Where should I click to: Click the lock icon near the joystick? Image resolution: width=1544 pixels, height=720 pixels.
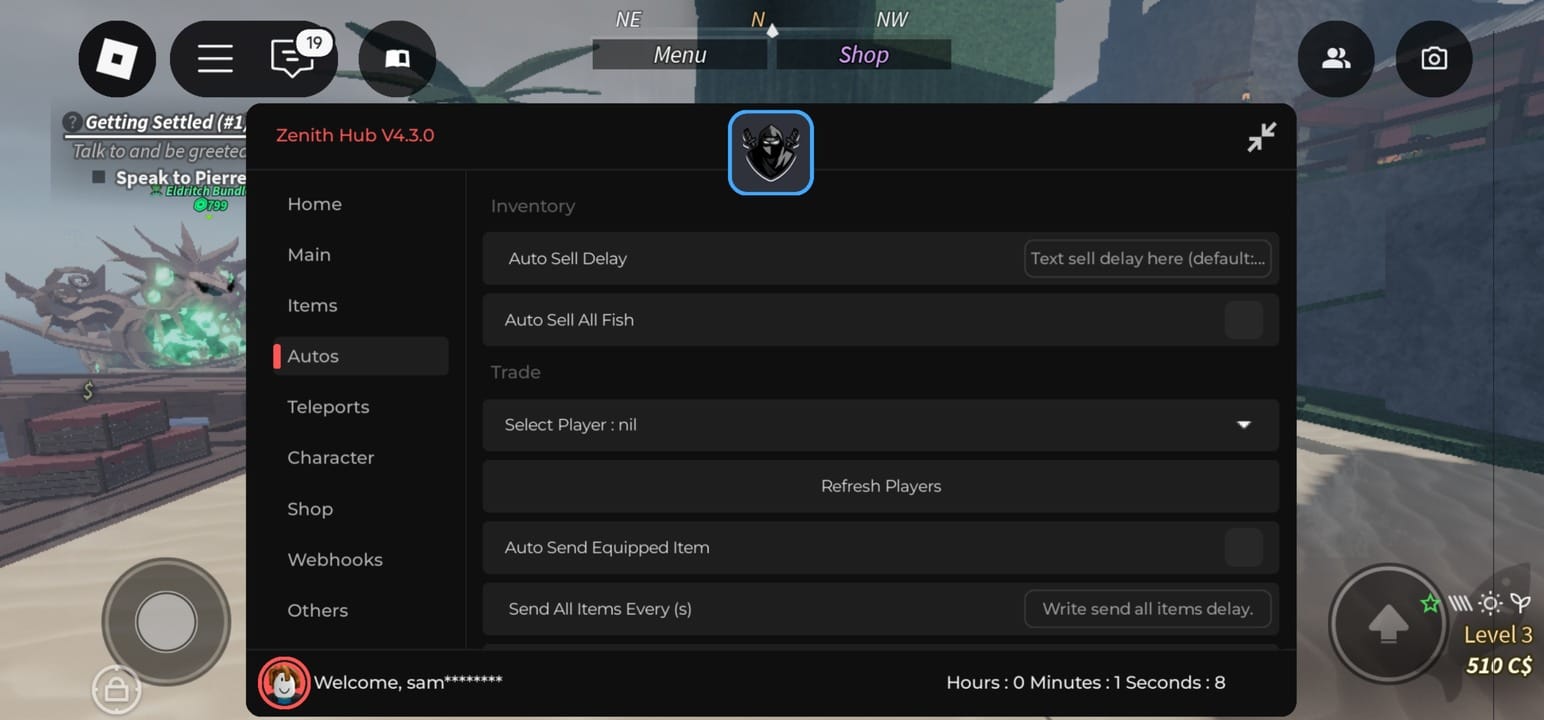pos(117,689)
